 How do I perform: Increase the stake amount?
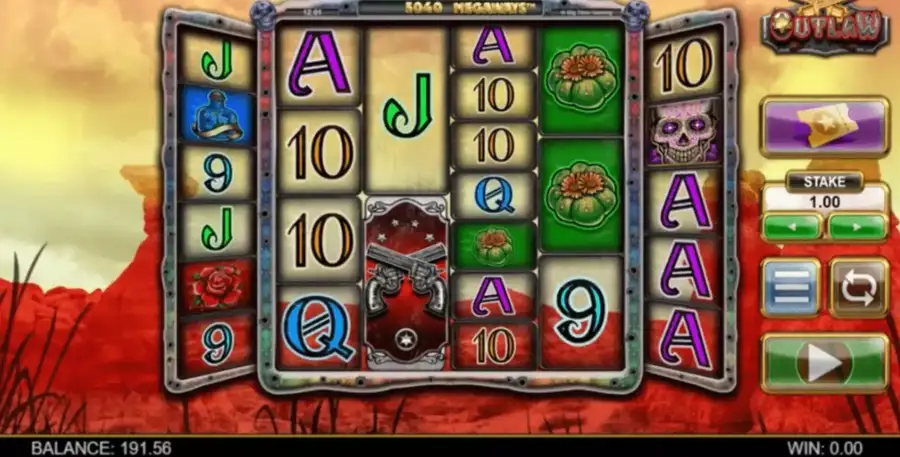pyautogui.click(x=858, y=226)
